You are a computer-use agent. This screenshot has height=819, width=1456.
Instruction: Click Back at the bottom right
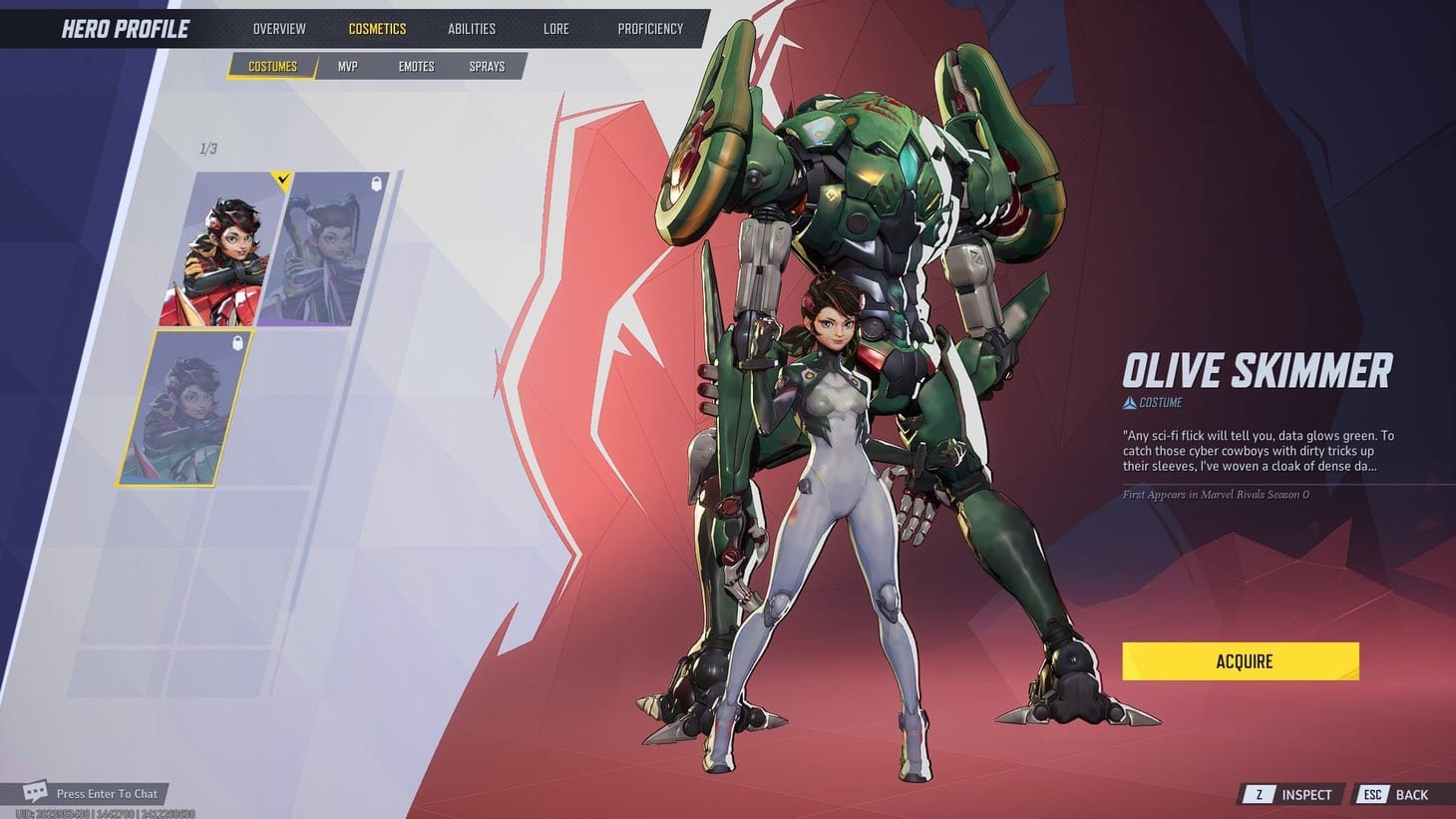pos(1411,794)
